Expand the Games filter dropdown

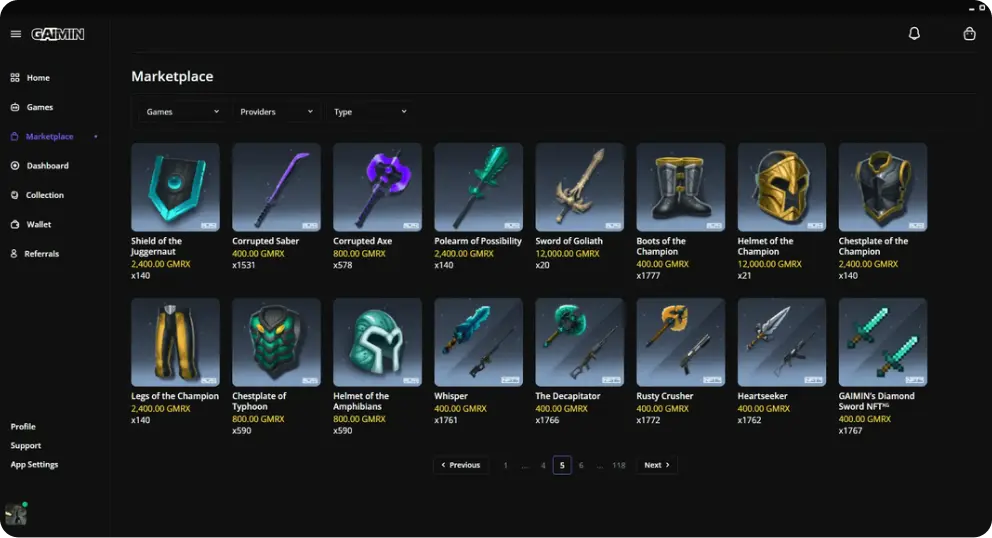[181, 112]
